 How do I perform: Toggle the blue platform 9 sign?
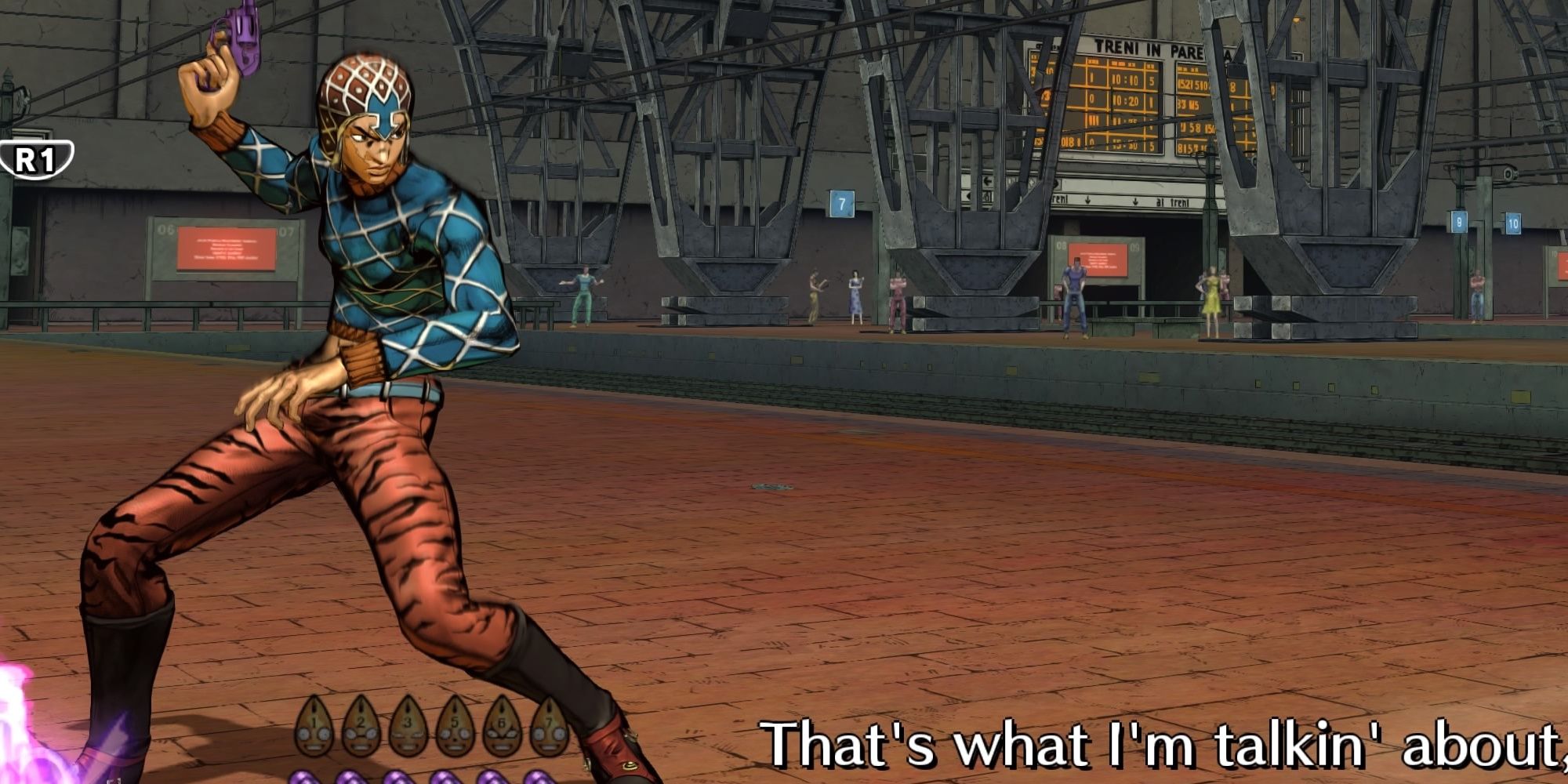click(x=1458, y=222)
